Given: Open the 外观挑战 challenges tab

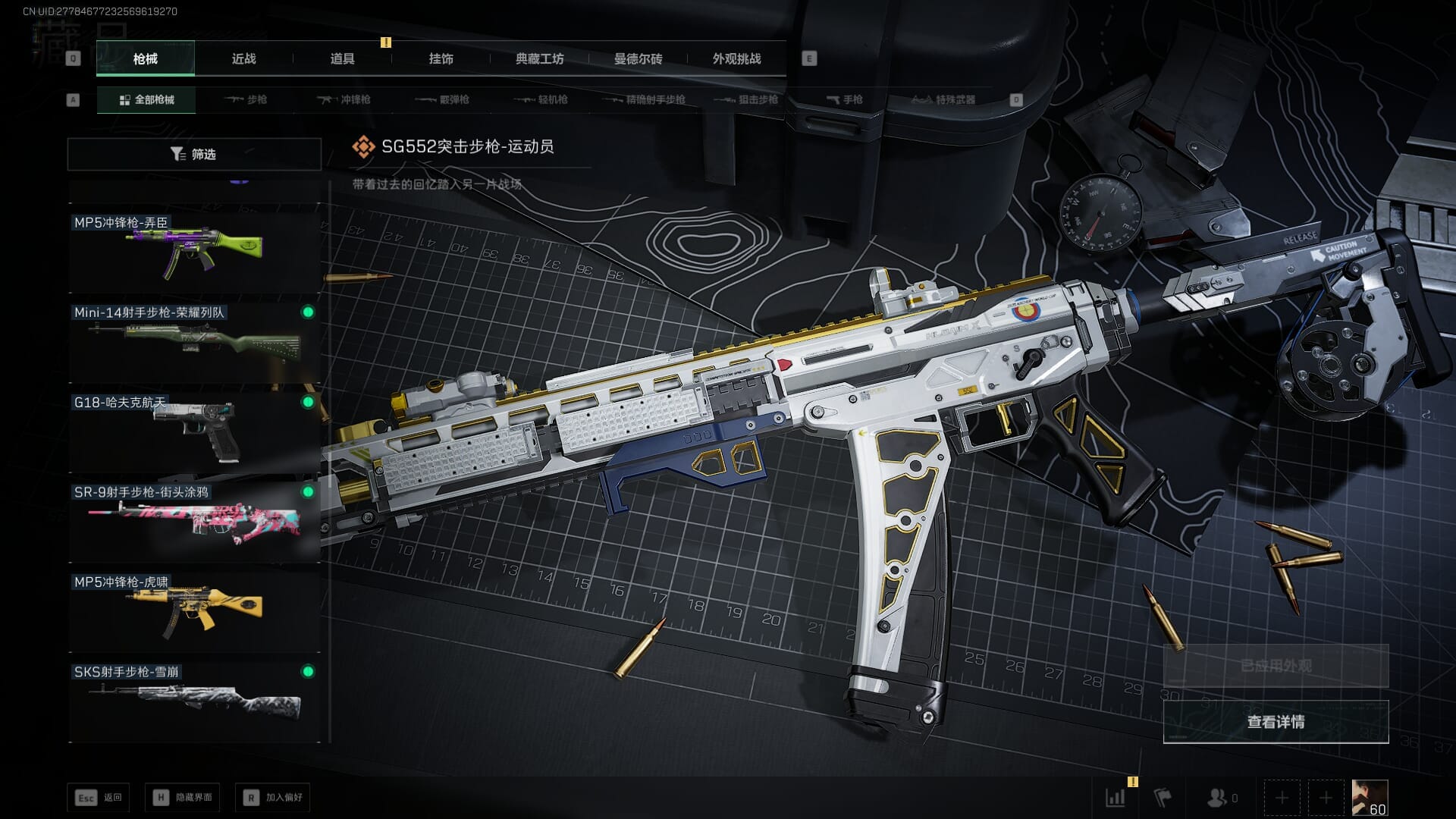Looking at the screenshot, I should coord(736,59).
